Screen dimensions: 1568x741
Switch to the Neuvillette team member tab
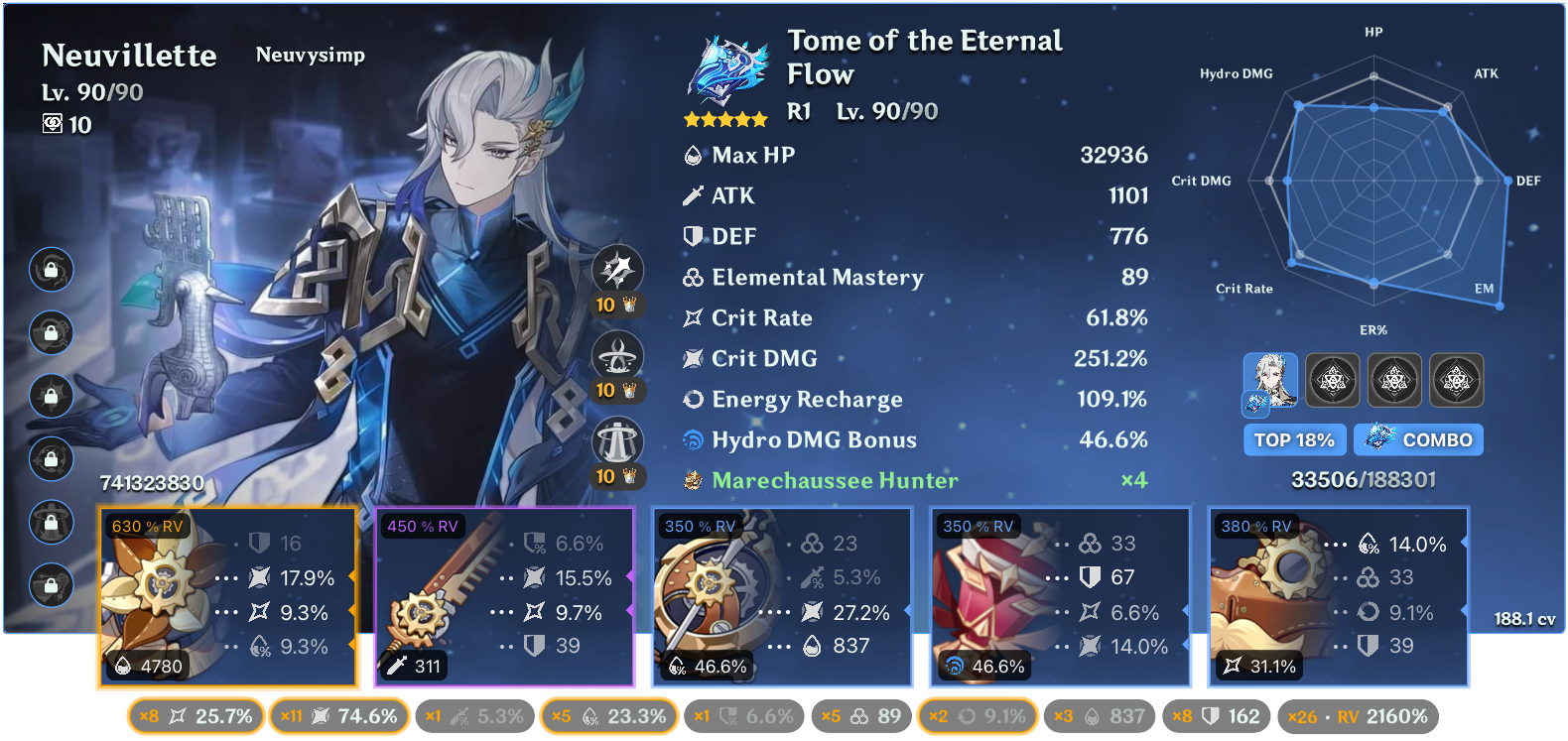[x=1271, y=380]
